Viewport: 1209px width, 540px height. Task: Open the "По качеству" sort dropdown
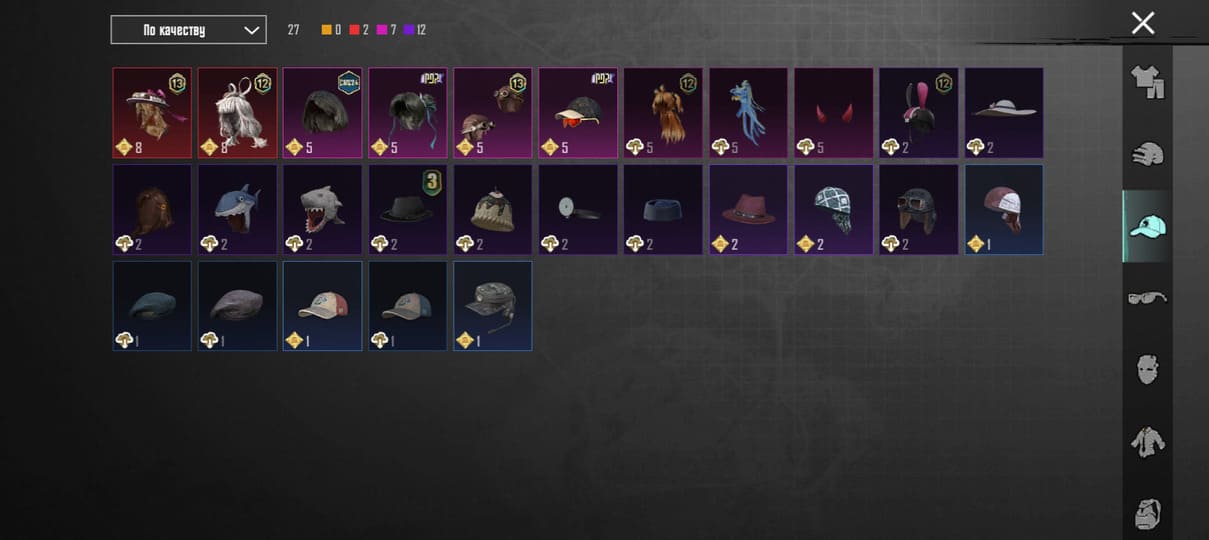[x=188, y=30]
